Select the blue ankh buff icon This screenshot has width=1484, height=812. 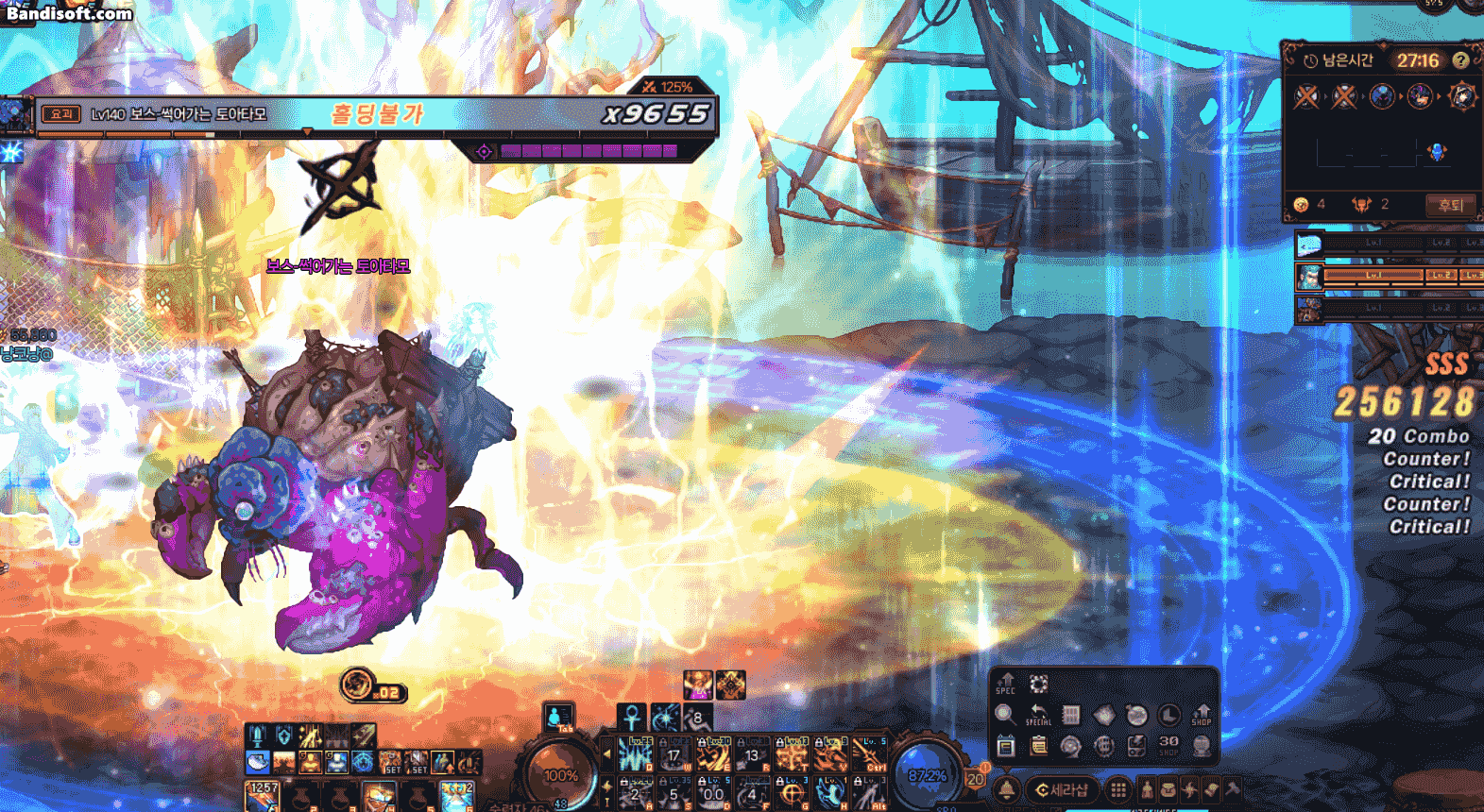coord(631,718)
